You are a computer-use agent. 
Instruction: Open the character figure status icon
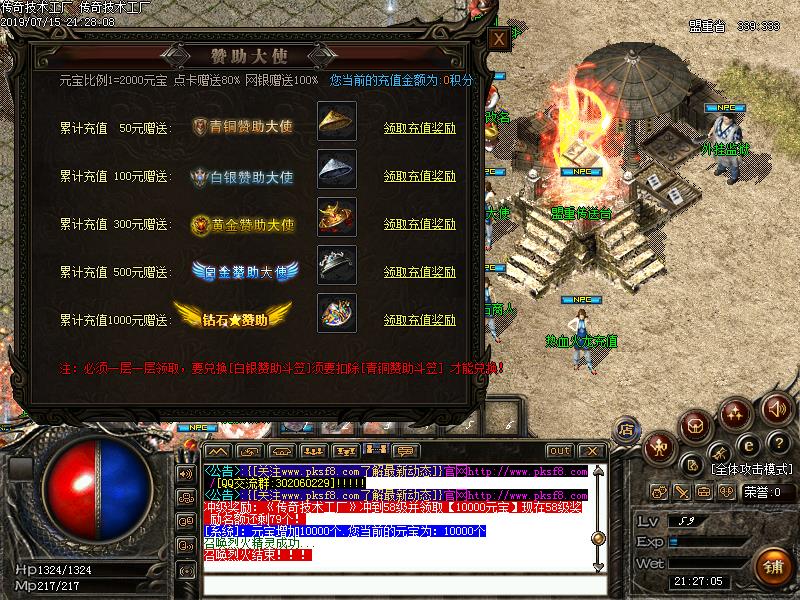(658, 447)
